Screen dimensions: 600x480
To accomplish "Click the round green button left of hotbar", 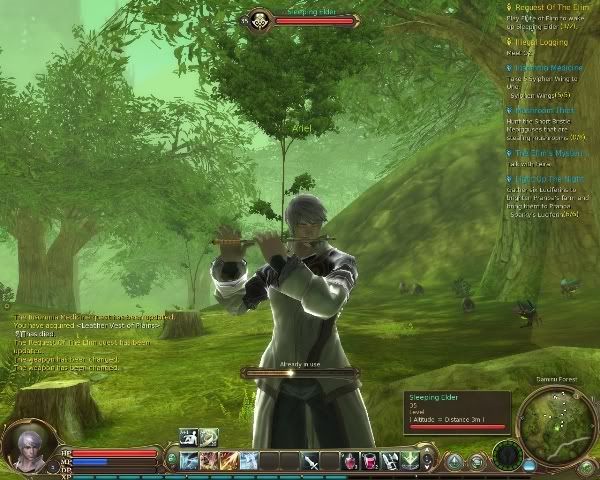I will (171, 461).
